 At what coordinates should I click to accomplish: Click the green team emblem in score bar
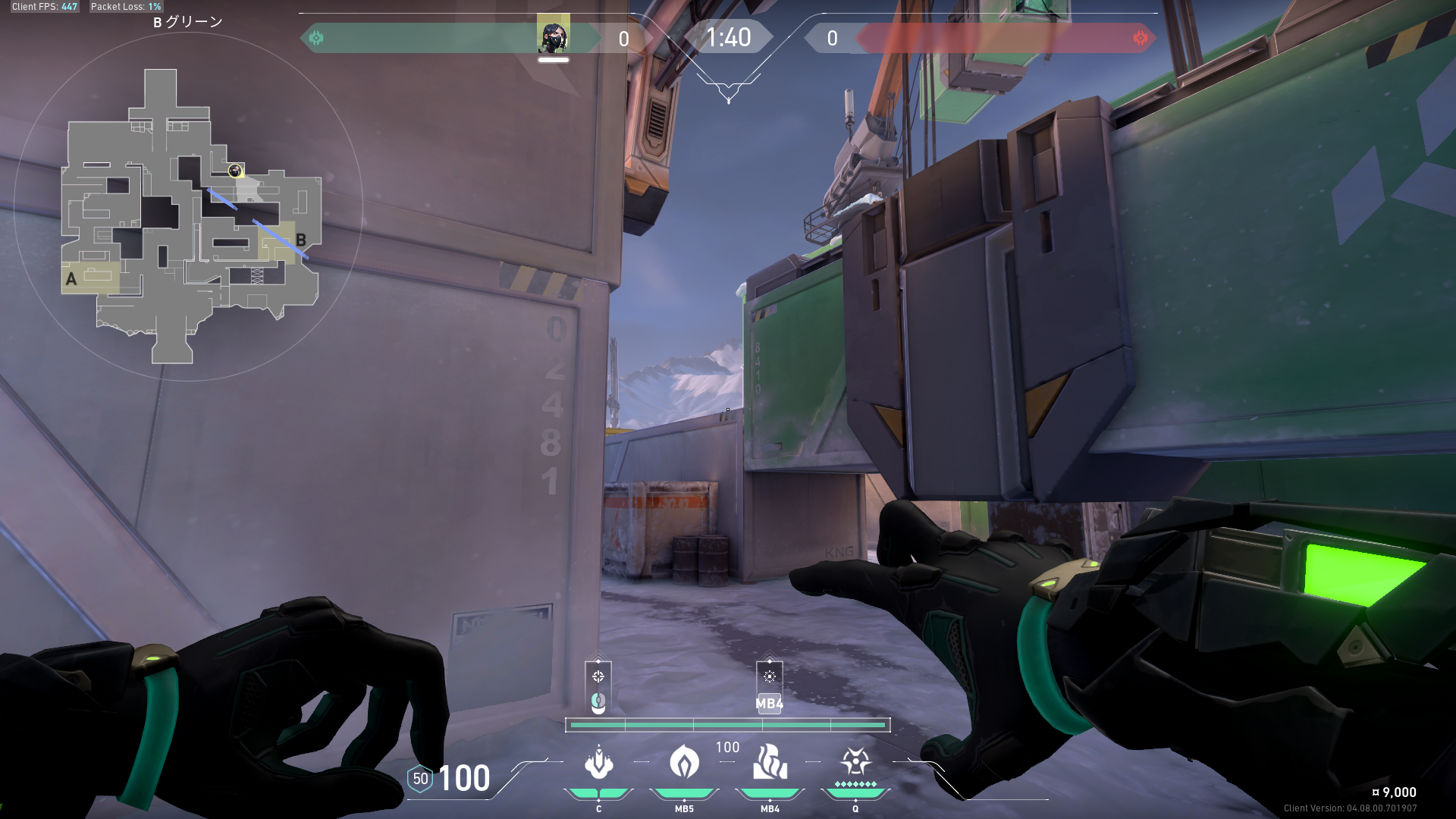(316, 38)
